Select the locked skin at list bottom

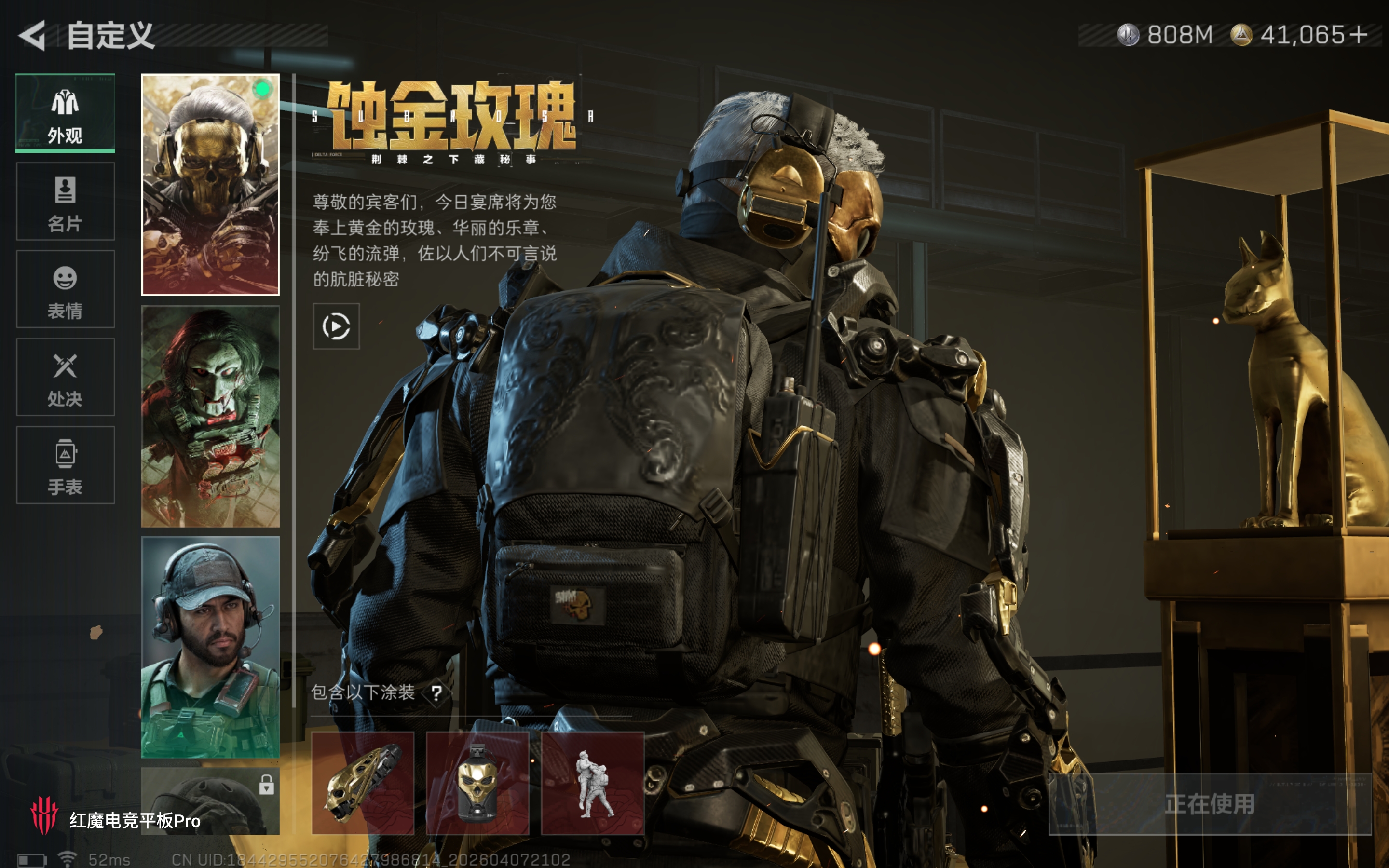(210, 801)
